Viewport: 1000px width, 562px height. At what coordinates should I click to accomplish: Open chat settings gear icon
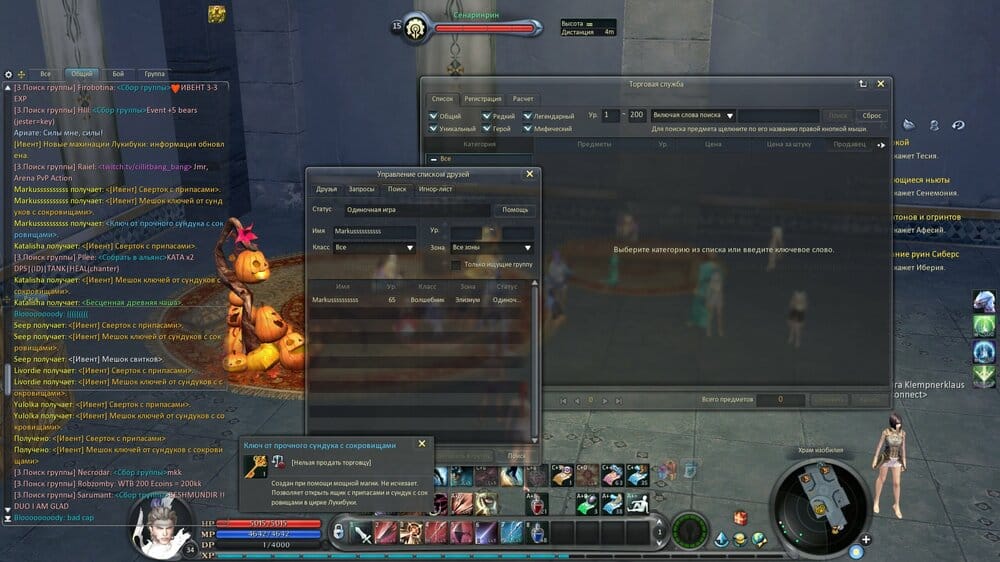9,74
